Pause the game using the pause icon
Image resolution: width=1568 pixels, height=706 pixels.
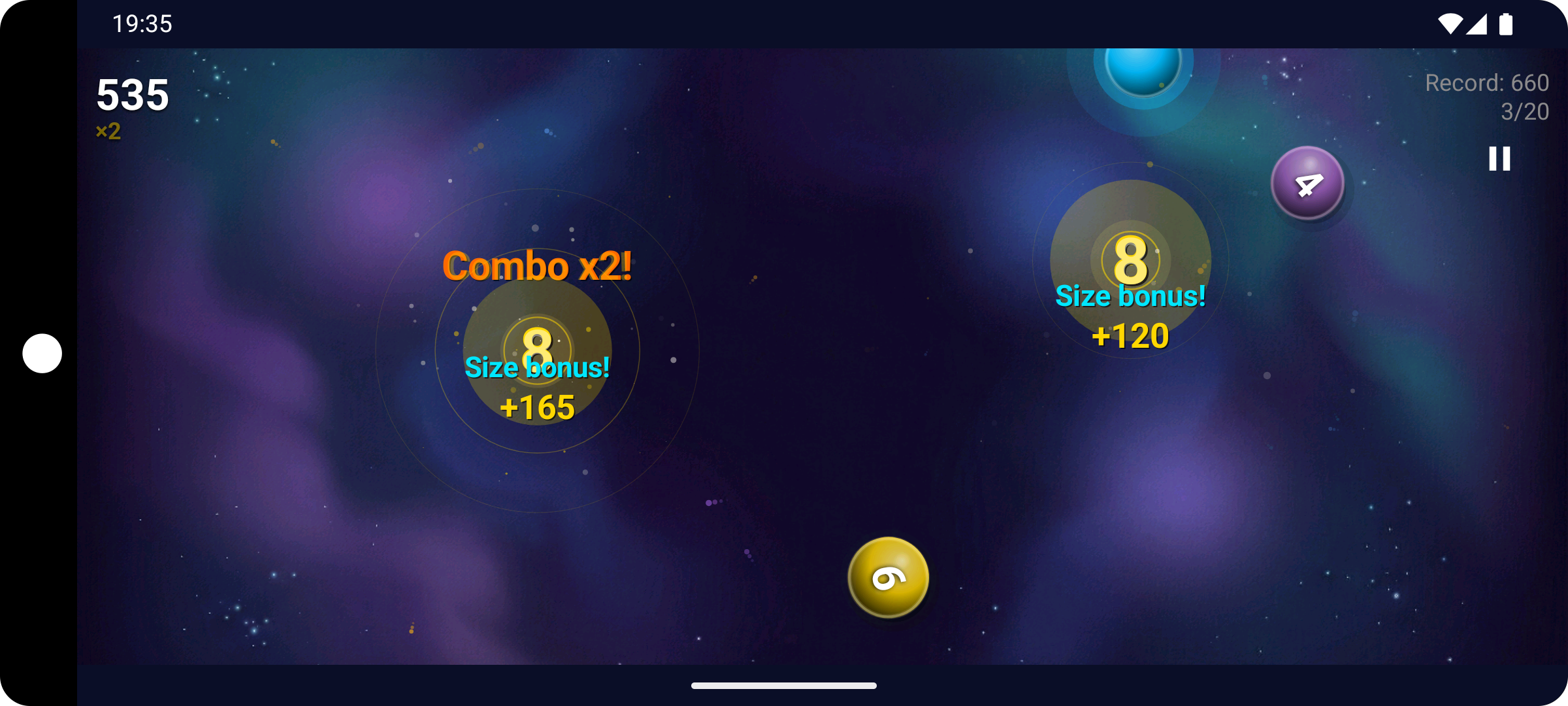point(1499,158)
